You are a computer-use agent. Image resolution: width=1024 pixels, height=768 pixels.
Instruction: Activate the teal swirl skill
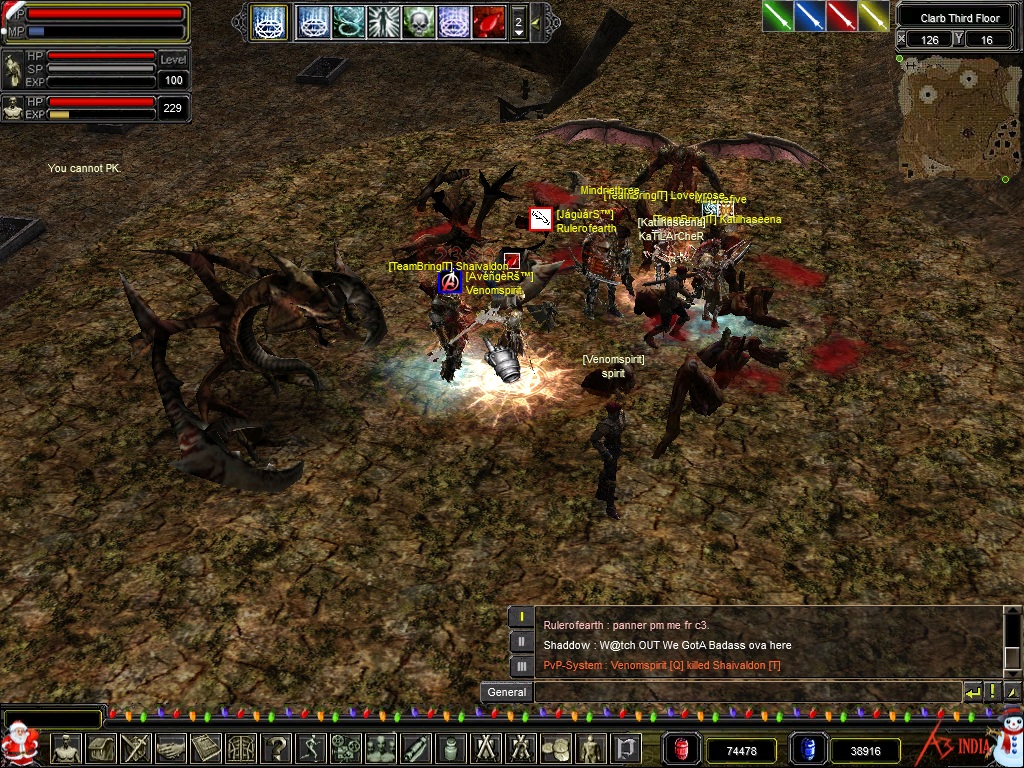(x=348, y=21)
